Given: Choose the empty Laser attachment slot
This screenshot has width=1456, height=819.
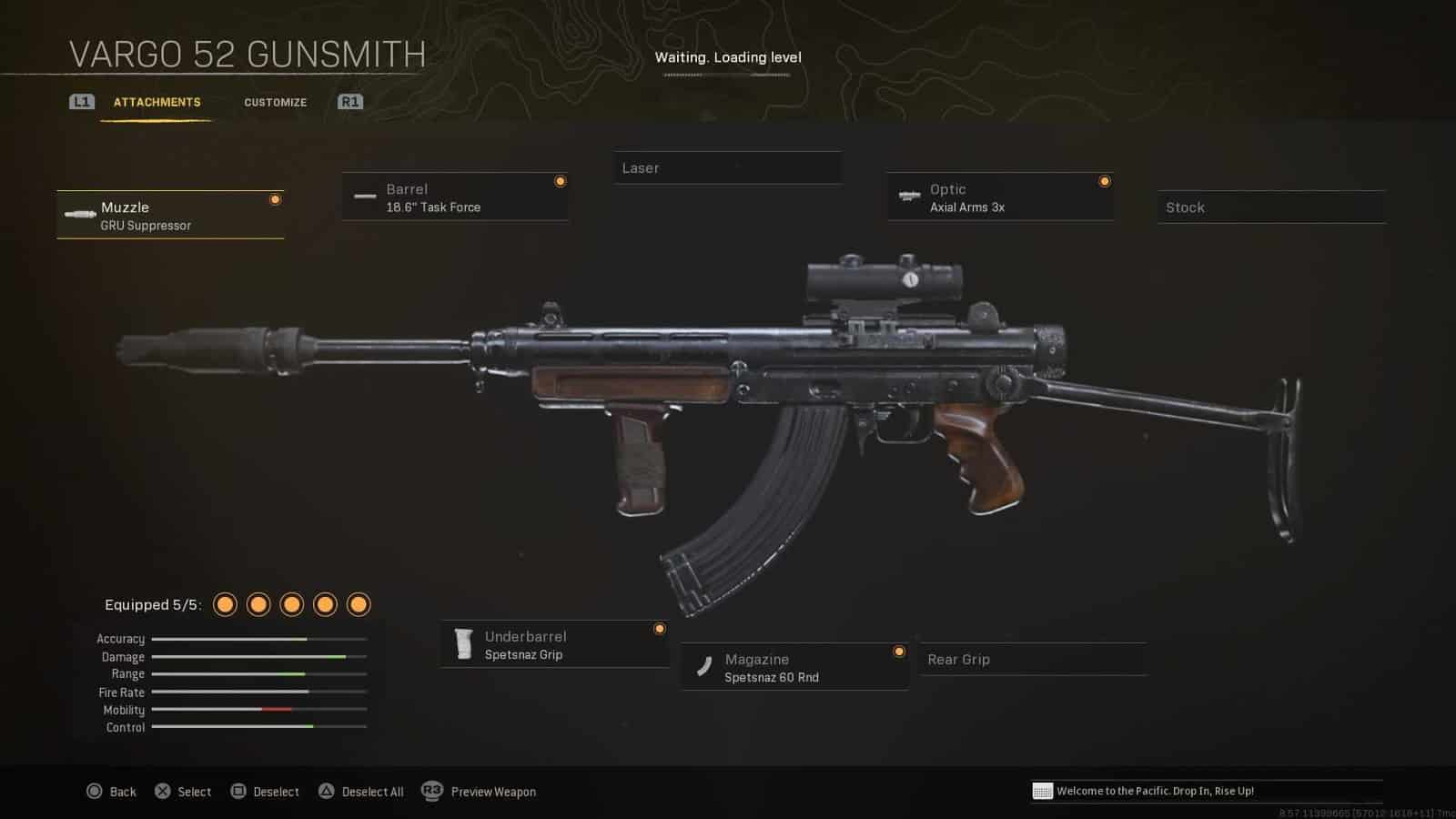Looking at the screenshot, I should pyautogui.click(x=727, y=168).
